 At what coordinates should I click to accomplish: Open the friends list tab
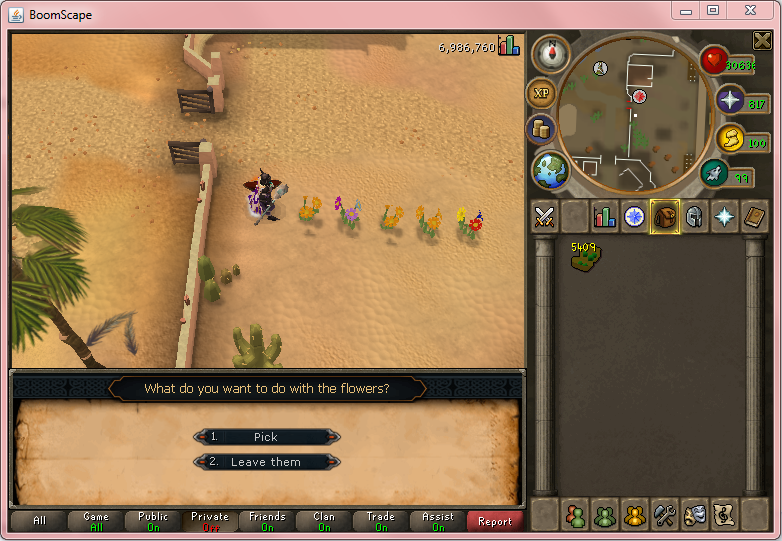click(575, 516)
